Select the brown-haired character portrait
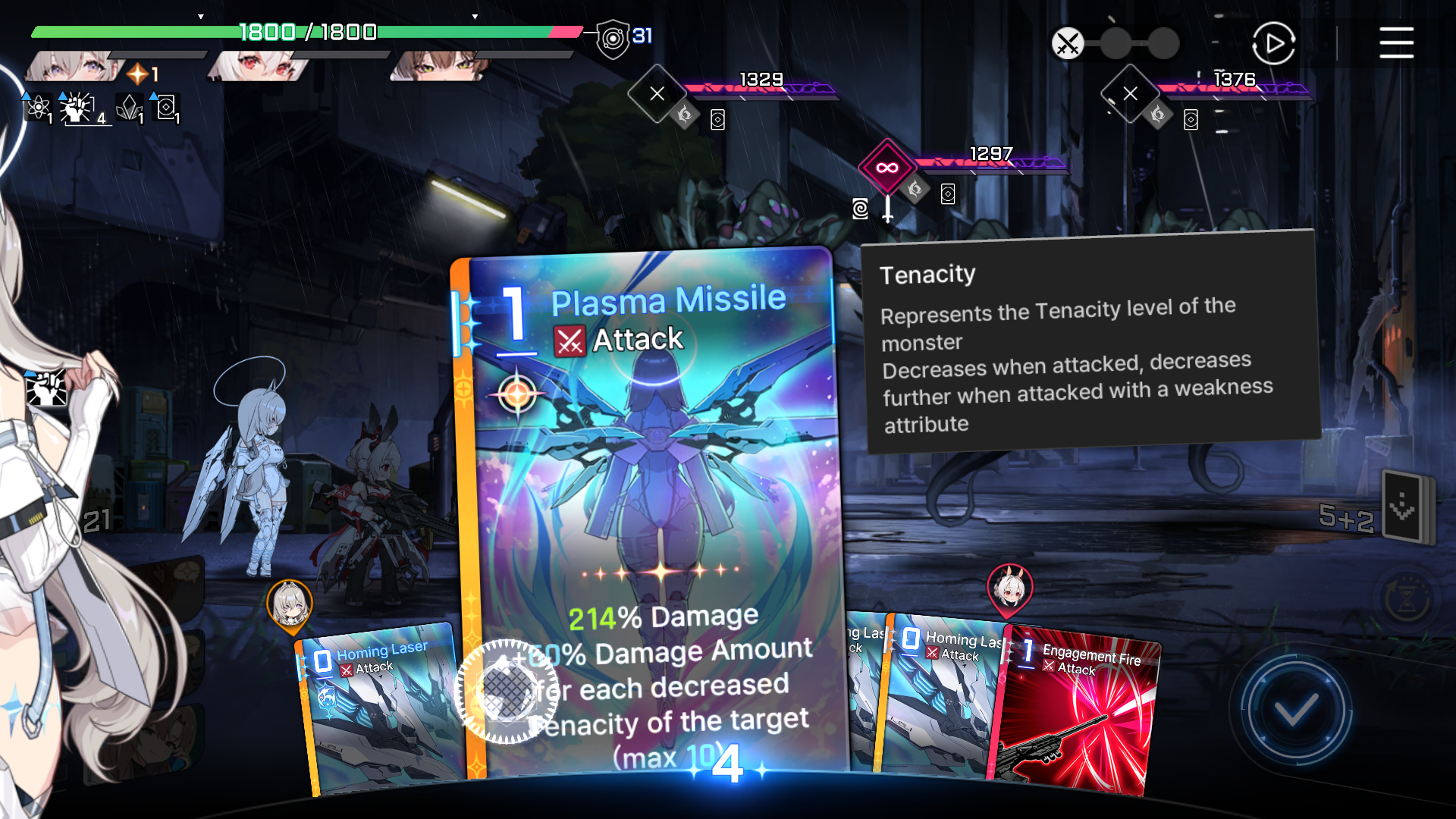The width and height of the screenshot is (1456, 819). coord(440,67)
